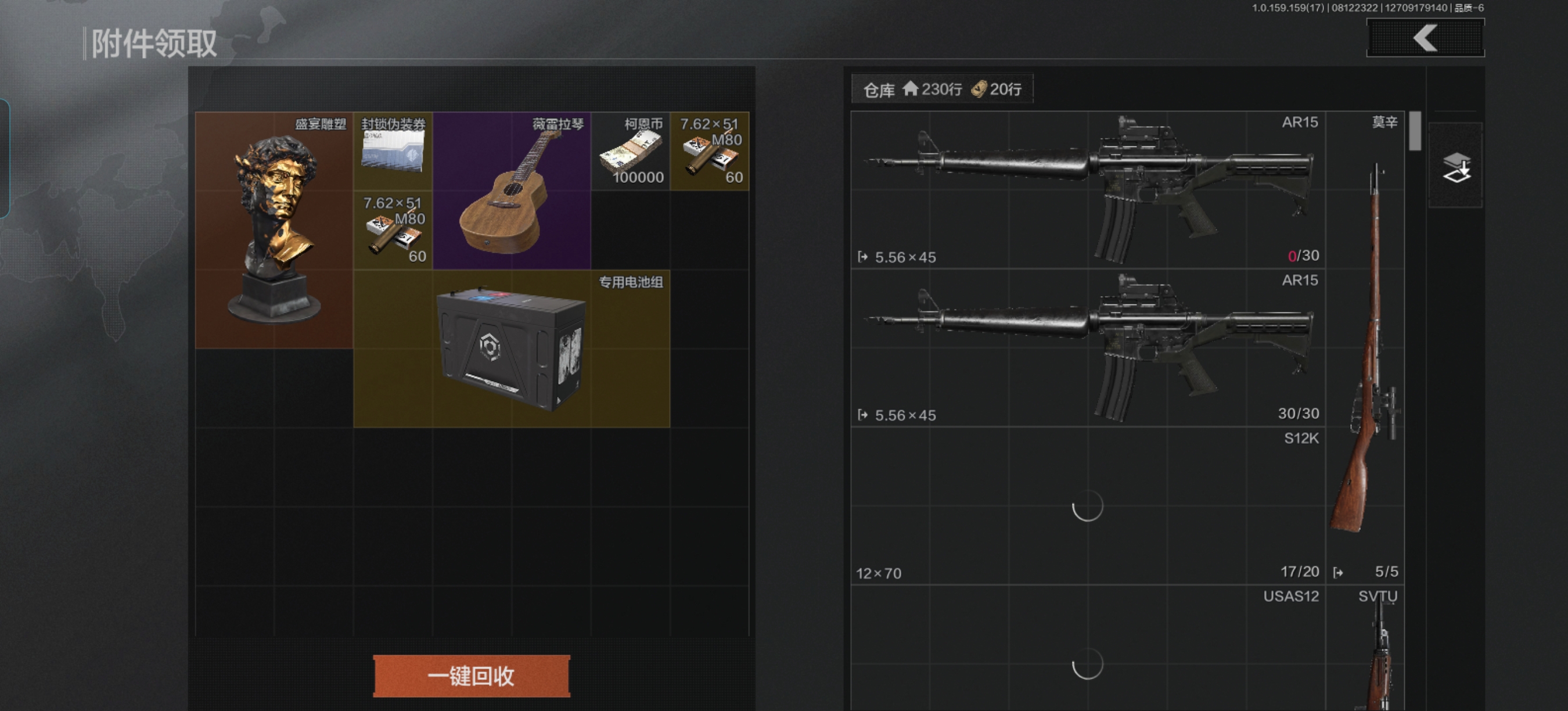Pick the USAS12 weapon slot
This screenshot has width=1568, height=711.
[x=1088, y=648]
